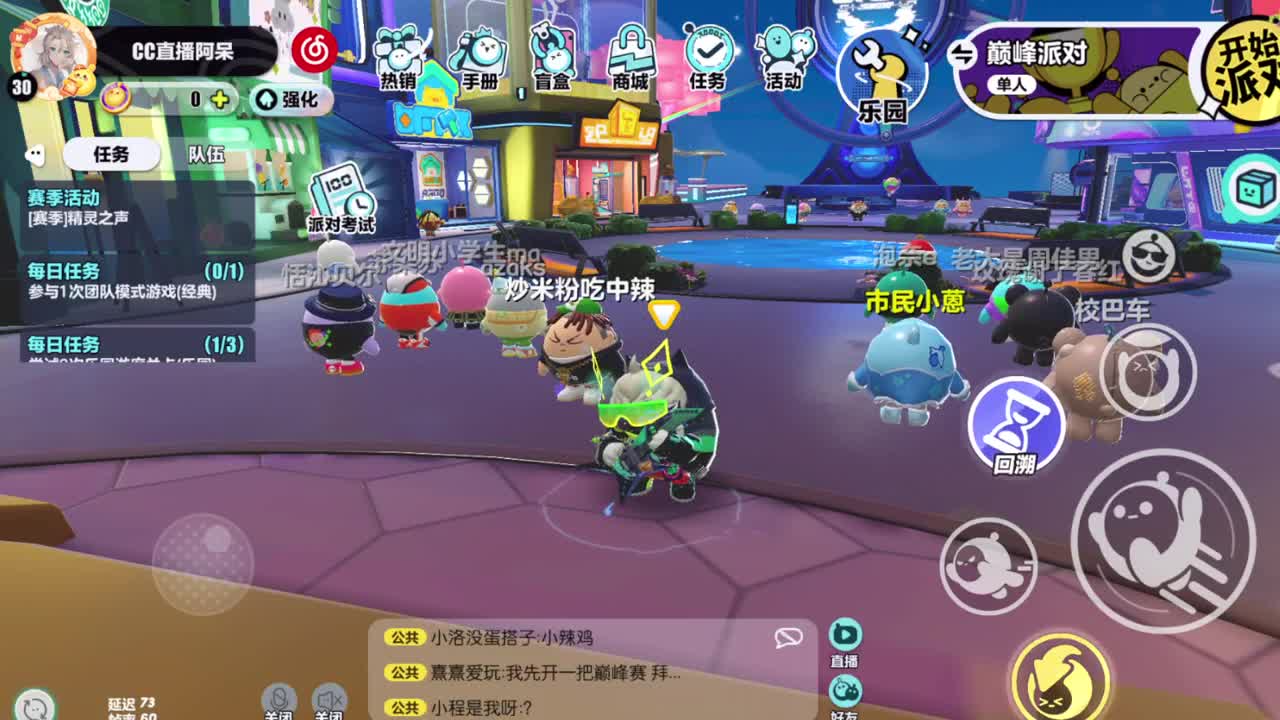
Task: Switch to the 队伍 tab
Action: 209,155
